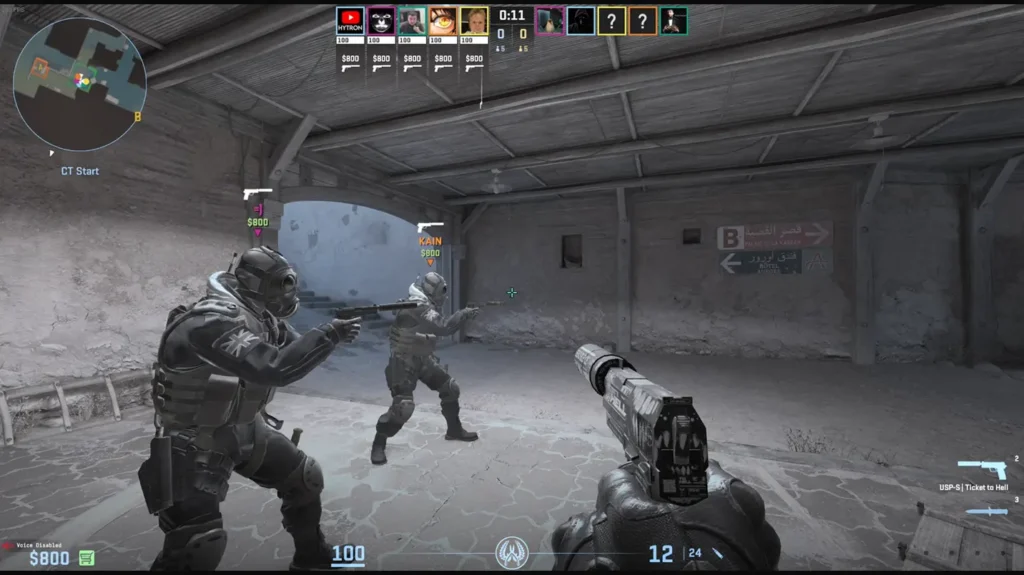Viewport: 1024px width, 575px height.
Task: Click the suited man enemy avatar
Action: [x=674, y=21]
